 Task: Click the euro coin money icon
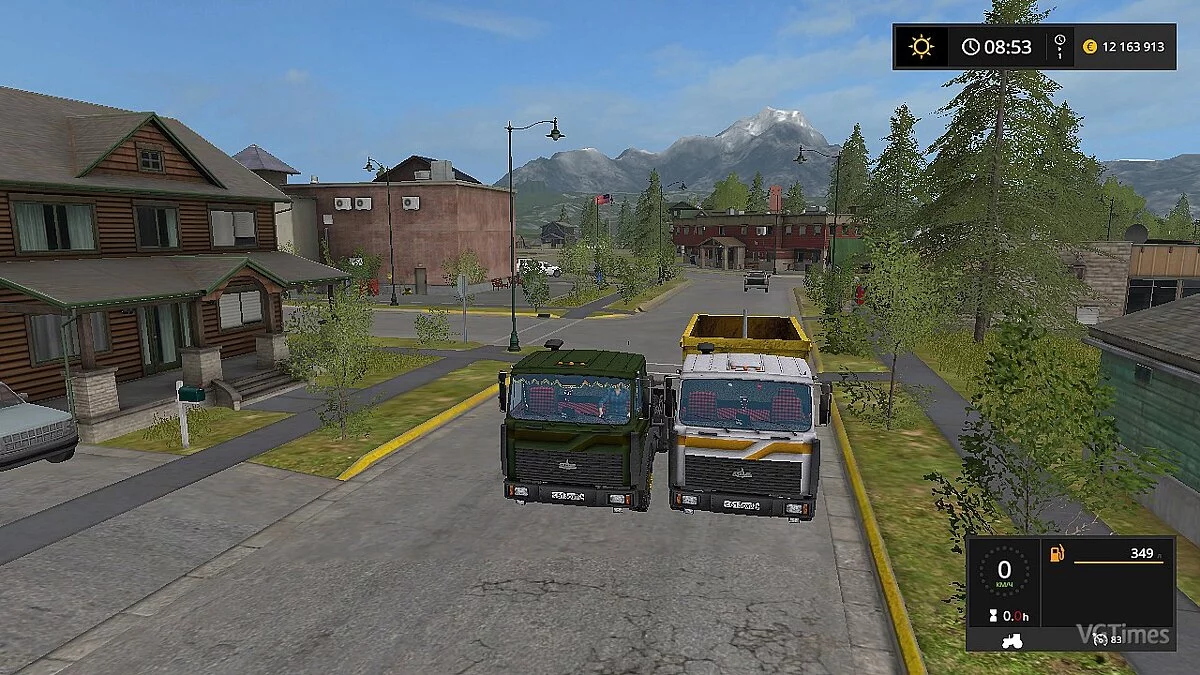1091,47
